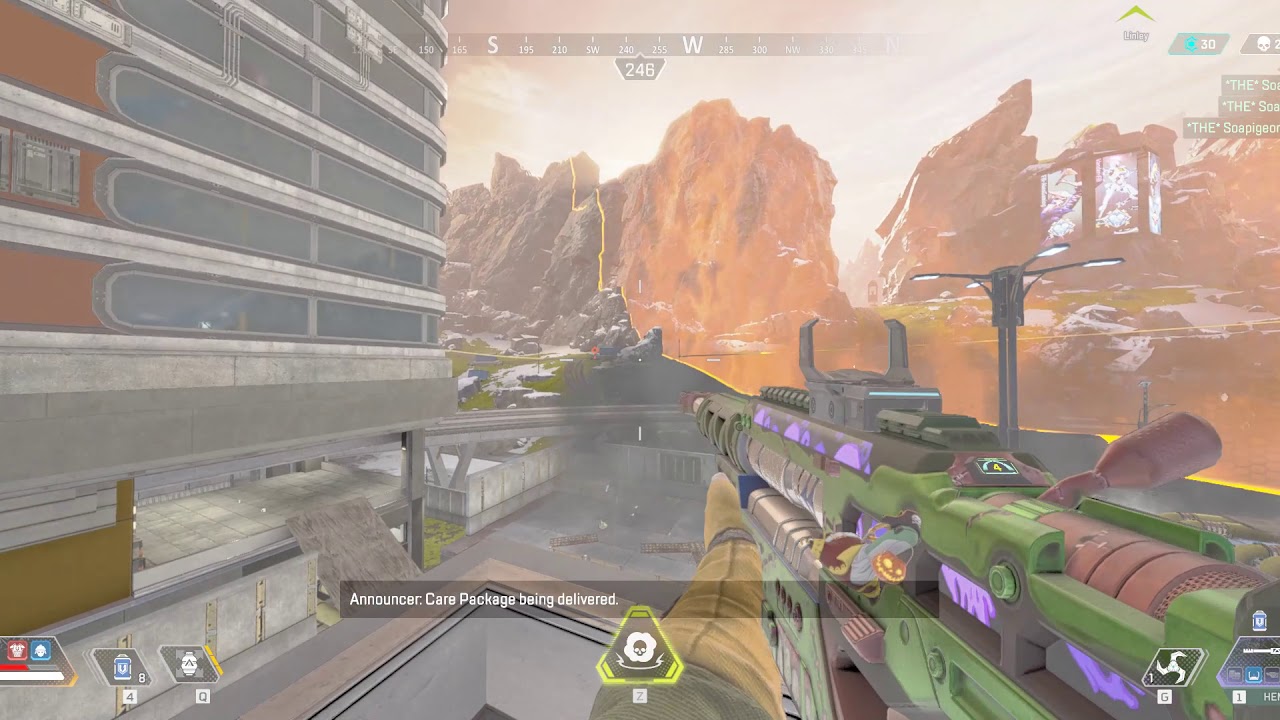Click the crafting materials counter badge
Screen dimensions: 1280x720
1200,44
